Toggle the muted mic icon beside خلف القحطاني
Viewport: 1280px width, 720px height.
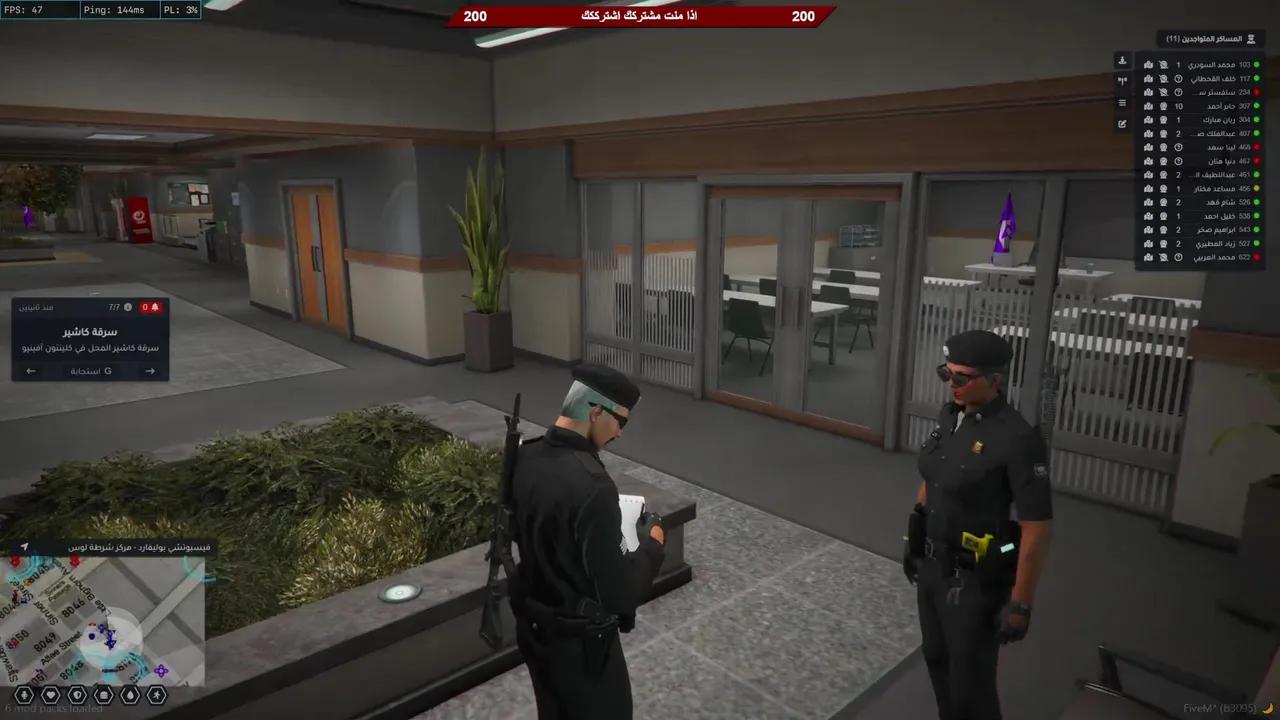coord(1163,79)
